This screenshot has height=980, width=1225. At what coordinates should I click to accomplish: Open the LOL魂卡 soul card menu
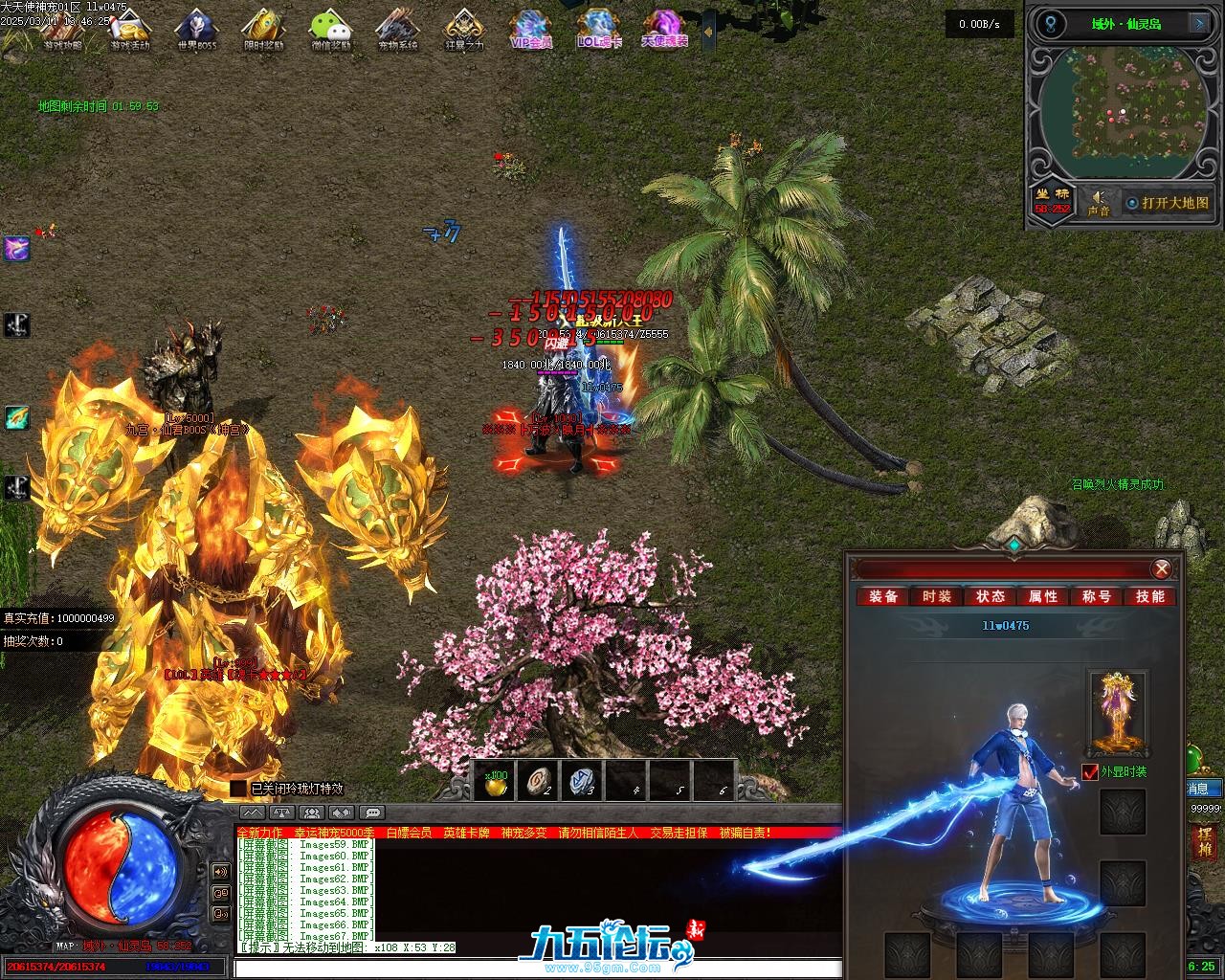point(598,29)
